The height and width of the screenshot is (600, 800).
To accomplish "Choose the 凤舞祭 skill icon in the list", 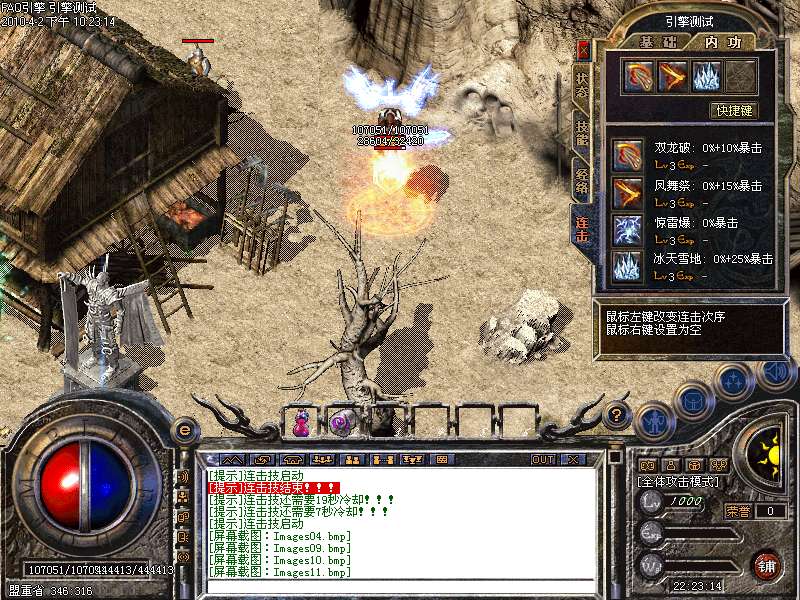I will coord(628,192).
